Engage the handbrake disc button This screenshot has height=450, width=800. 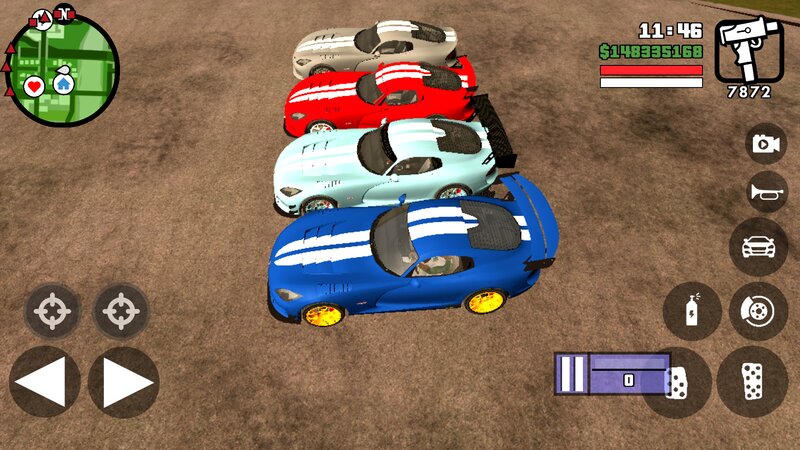[x=758, y=310]
